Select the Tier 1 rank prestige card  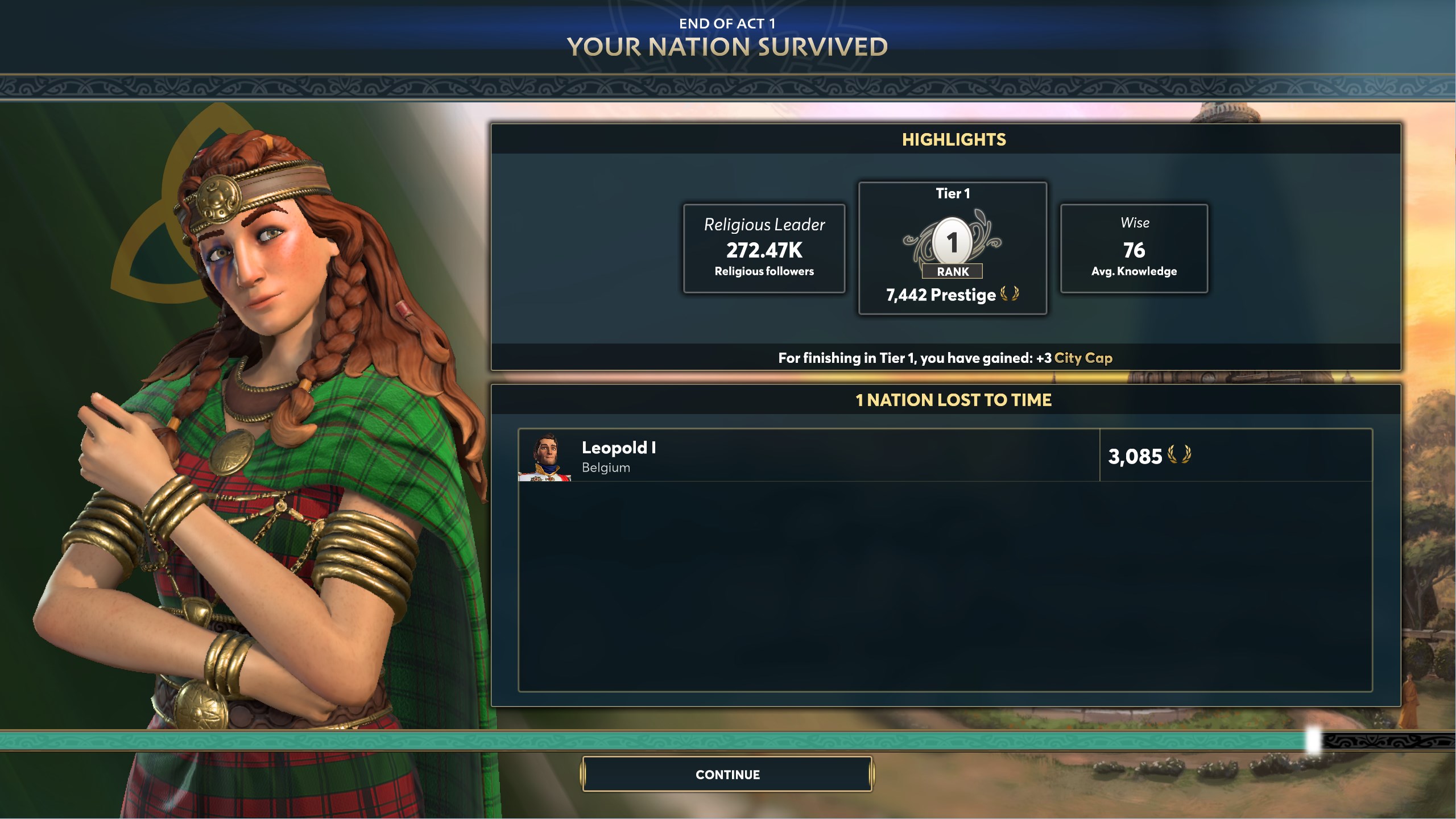point(952,248)
